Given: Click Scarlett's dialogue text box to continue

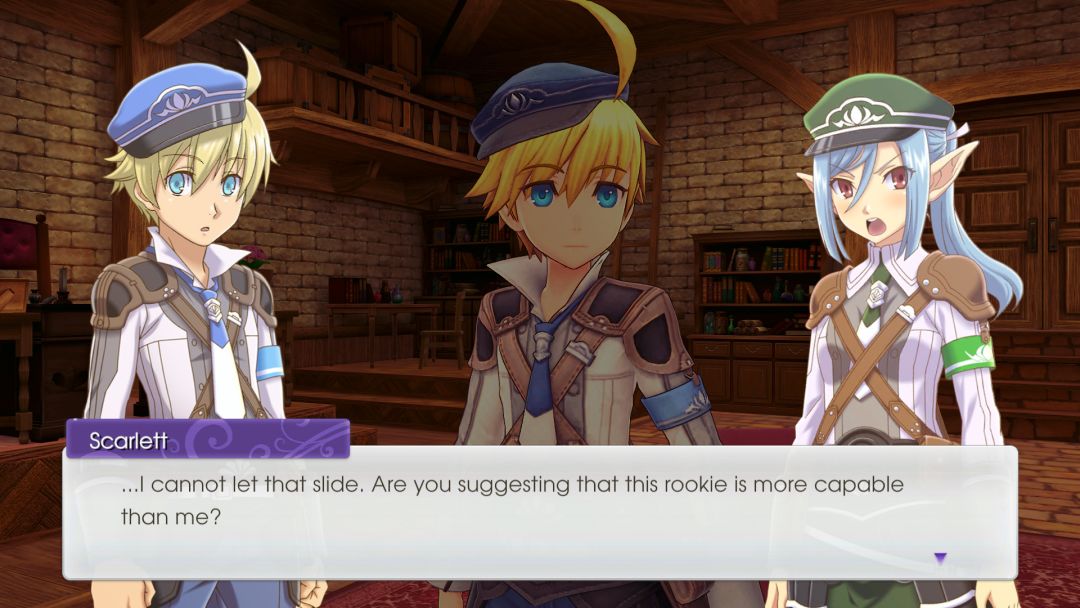Looking at the screenshot, I should pyautogui.click(x=540, y=511).
